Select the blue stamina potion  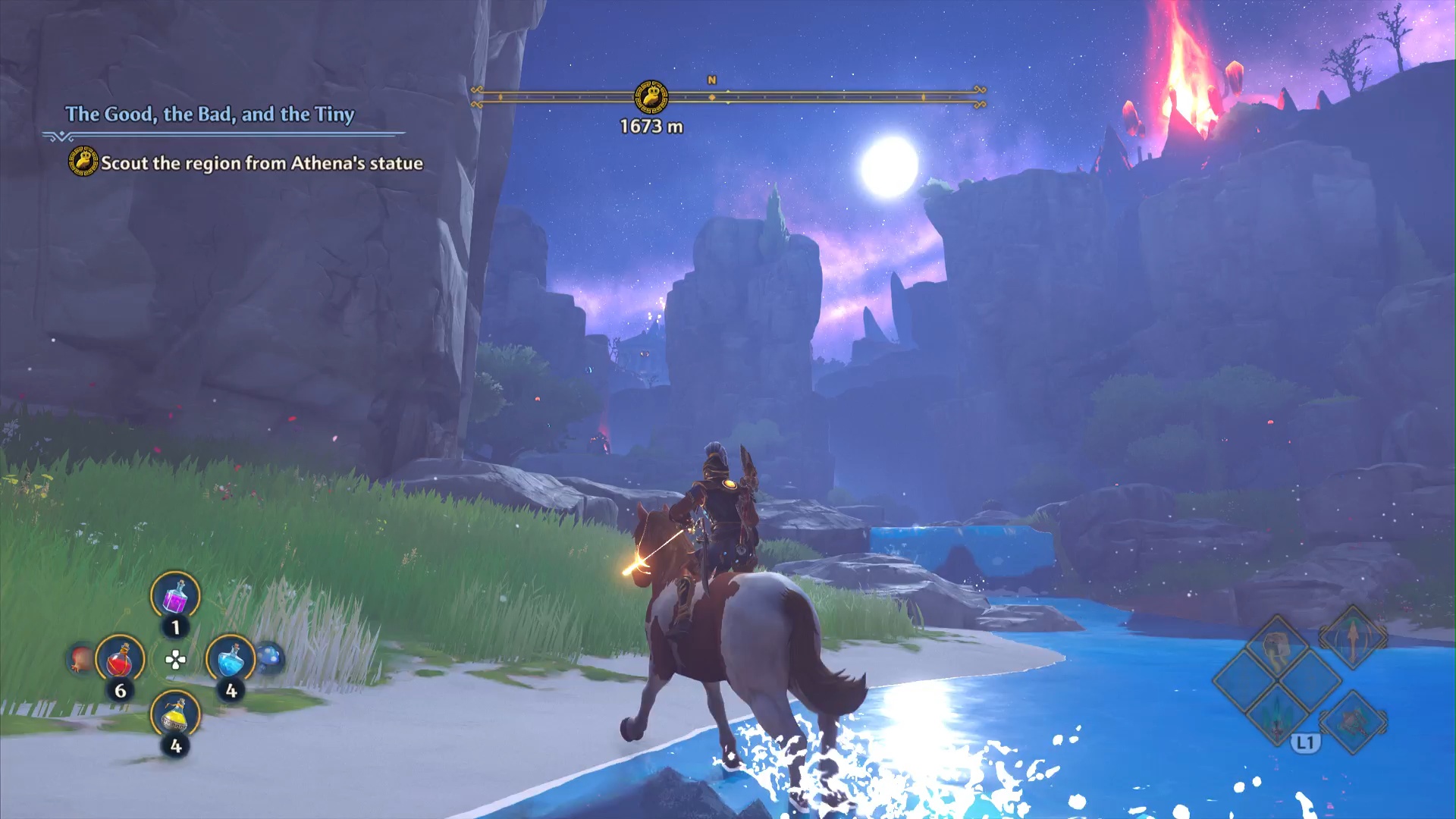pos(231,658)
